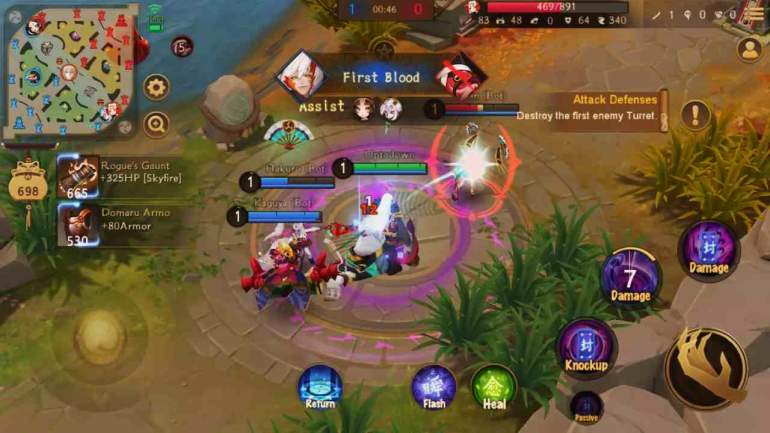The image size is (770, 433).
Task: Tap the magnifying glass button
Action: point(156,124)
